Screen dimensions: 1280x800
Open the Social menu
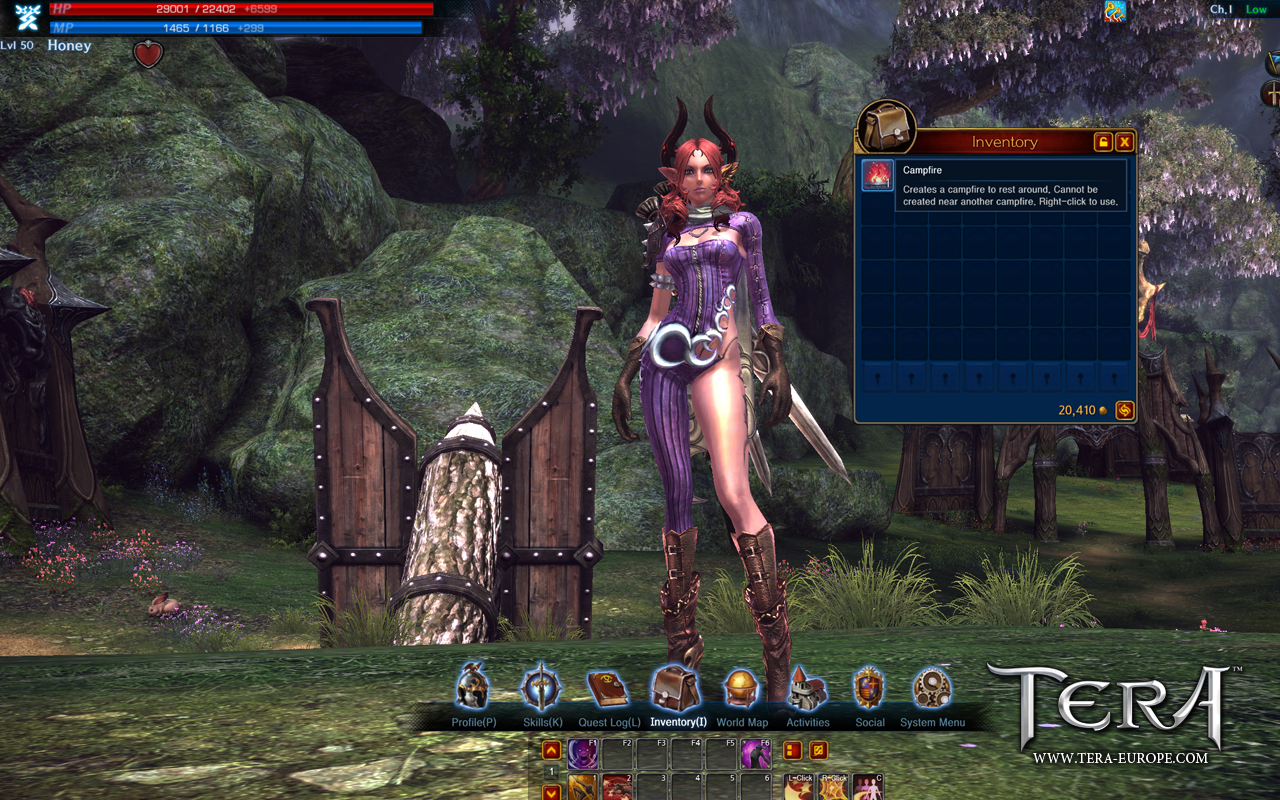tap(869, 688)
